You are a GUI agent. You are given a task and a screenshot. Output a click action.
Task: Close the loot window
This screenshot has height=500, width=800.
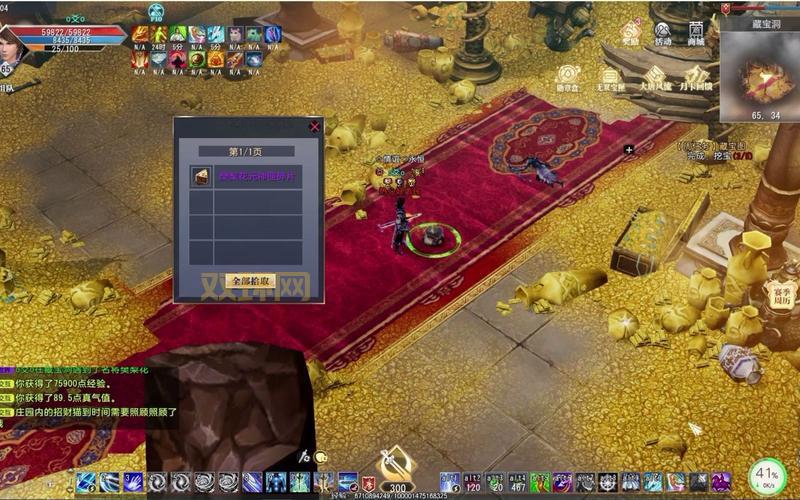[315, 127]
